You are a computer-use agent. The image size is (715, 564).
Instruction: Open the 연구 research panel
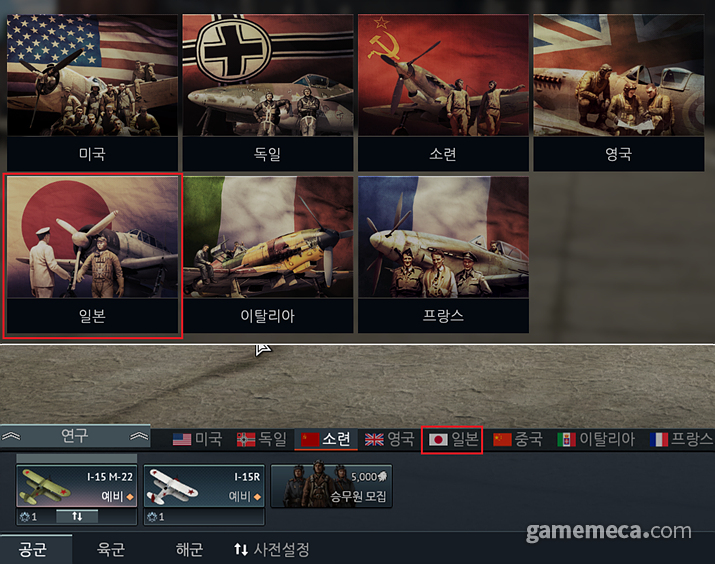pyautogui.click(x=75, y=436)
